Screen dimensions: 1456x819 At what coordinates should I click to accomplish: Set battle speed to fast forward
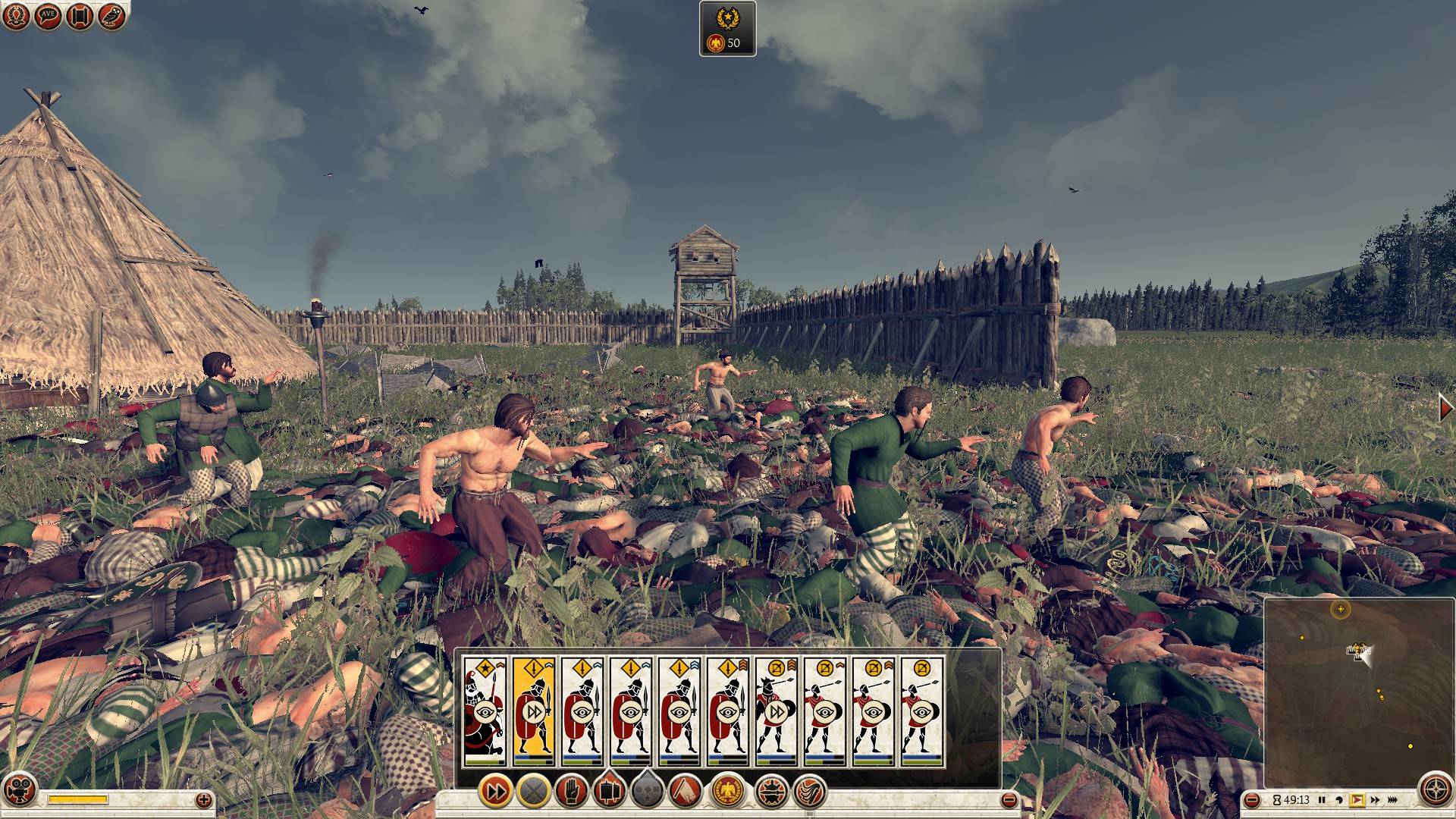click(1375, 800)
